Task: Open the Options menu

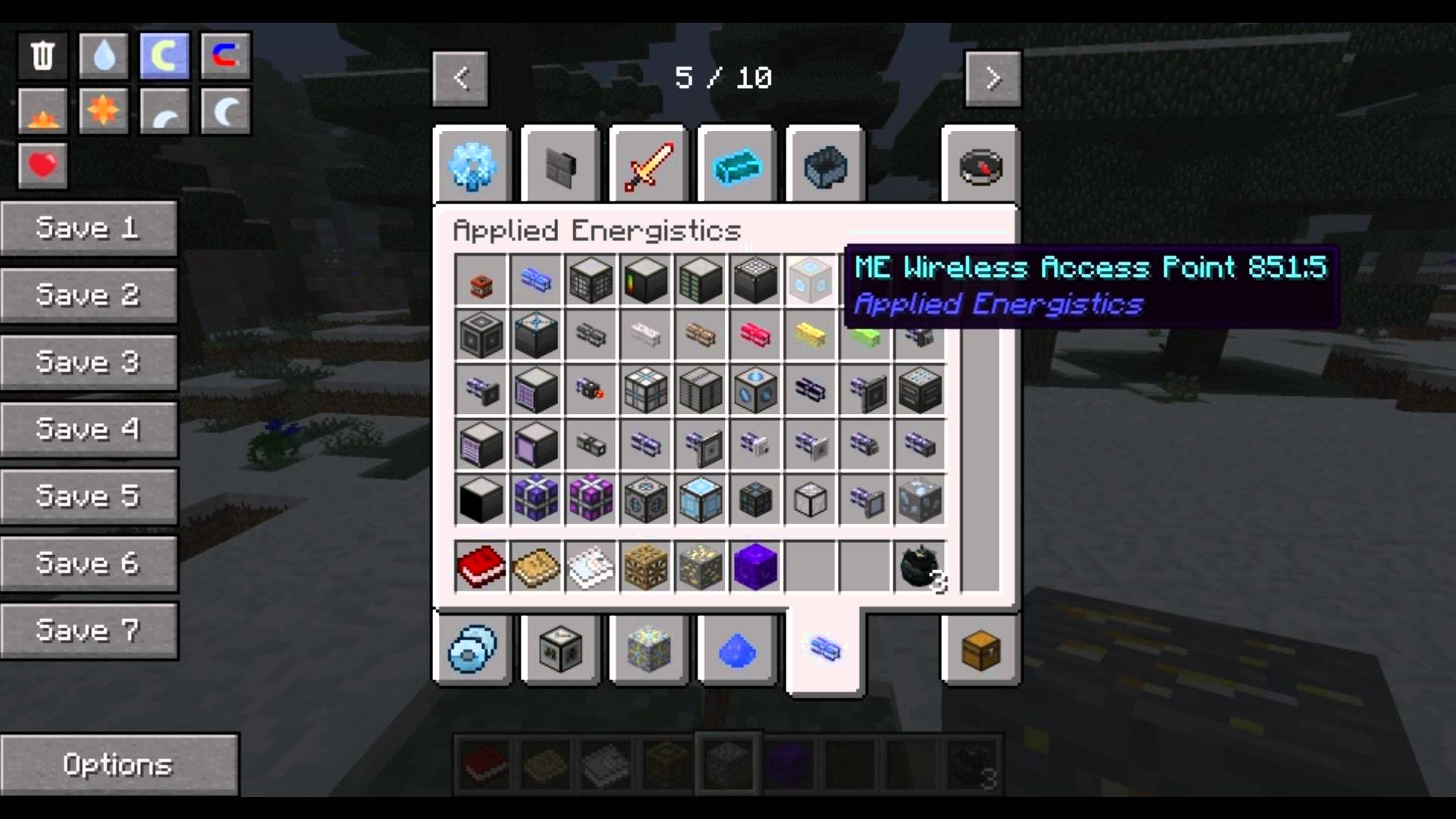Action: click(119, 764)
